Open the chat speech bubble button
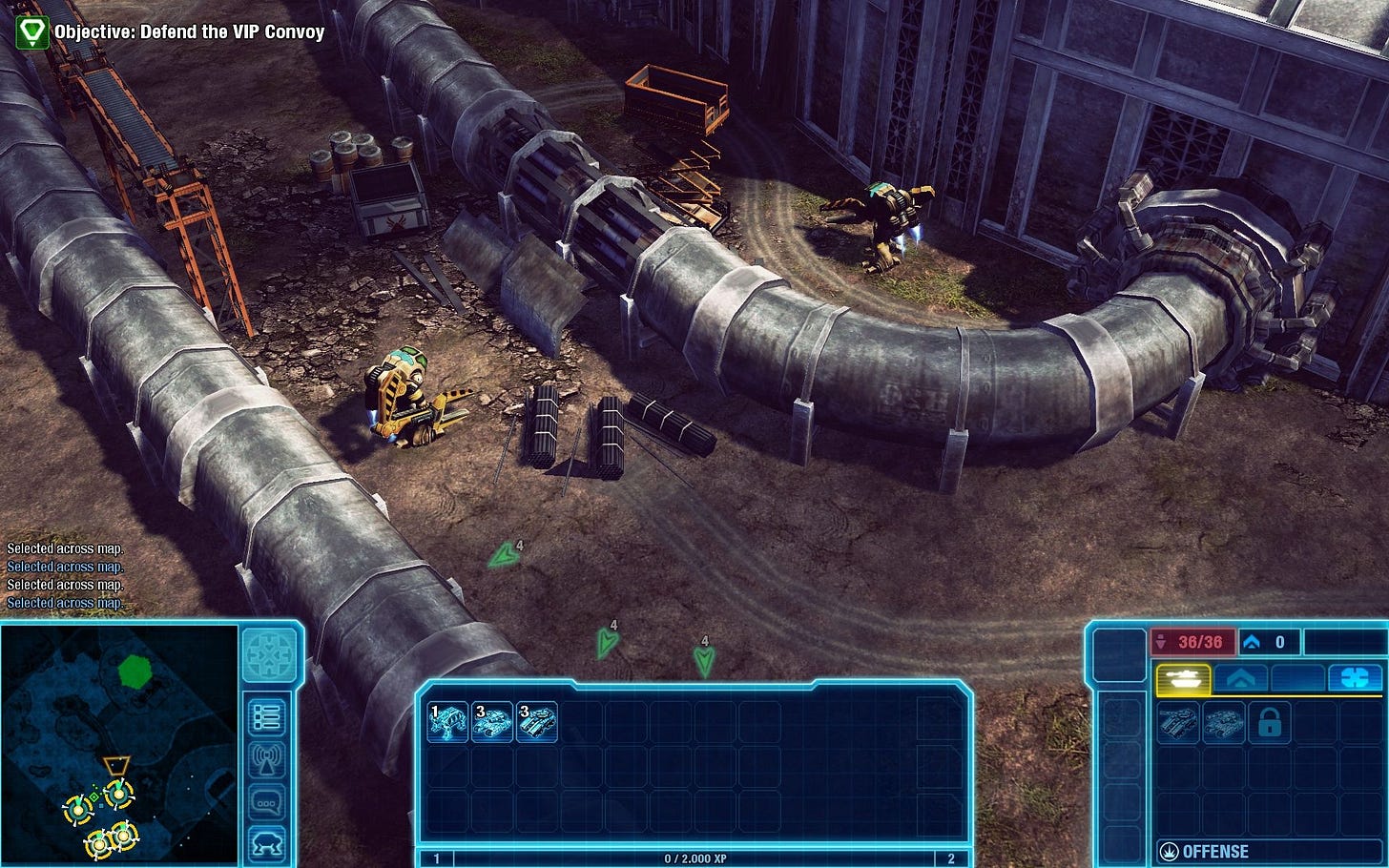This screenshot has height=868, width=1389. [267, 802]
